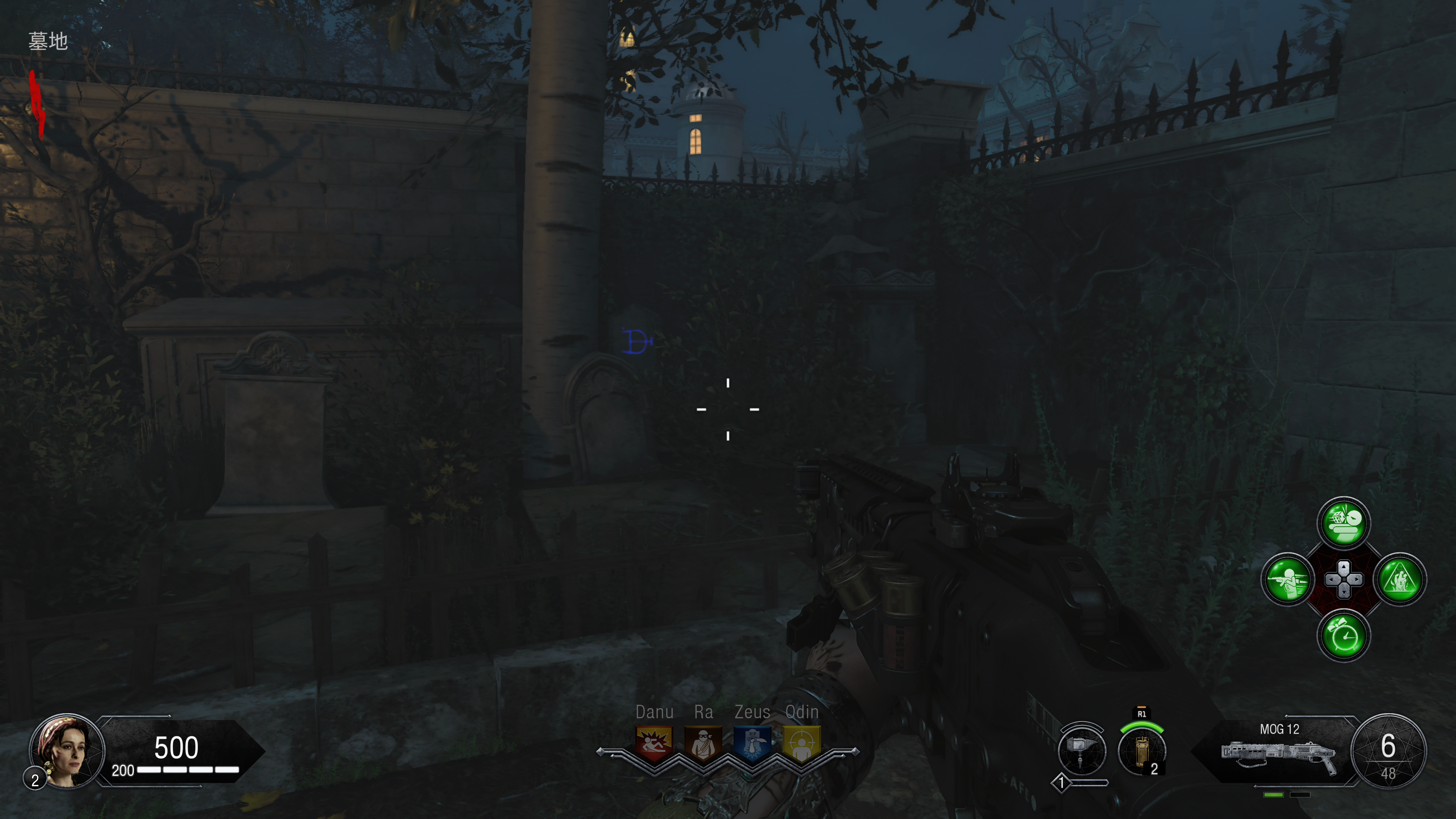This screenshot has width=1456, height=819.
Task: Click the player character portrait
Action: (67, 751)
